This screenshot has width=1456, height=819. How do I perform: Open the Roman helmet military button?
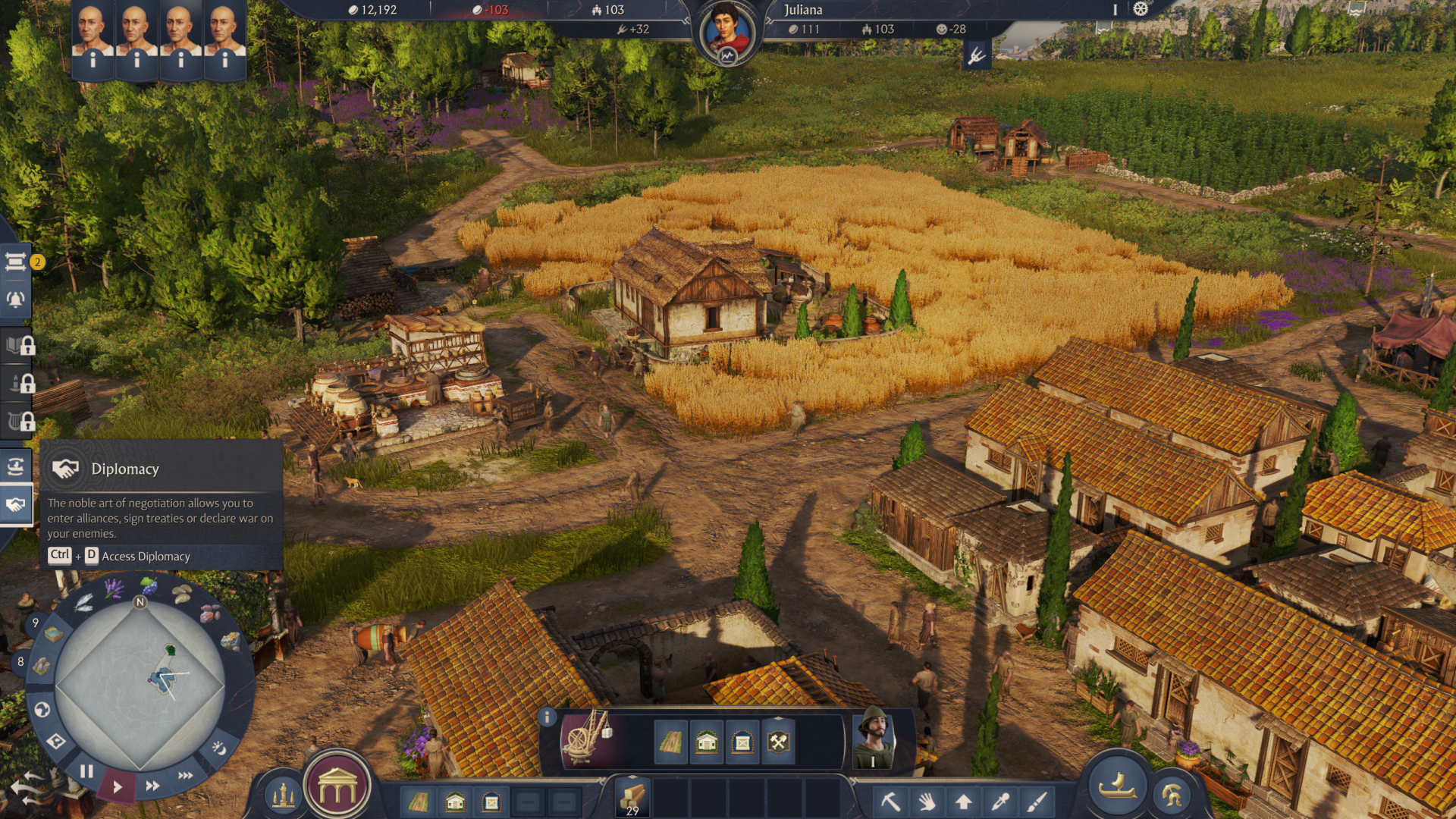pos(1171,795)
